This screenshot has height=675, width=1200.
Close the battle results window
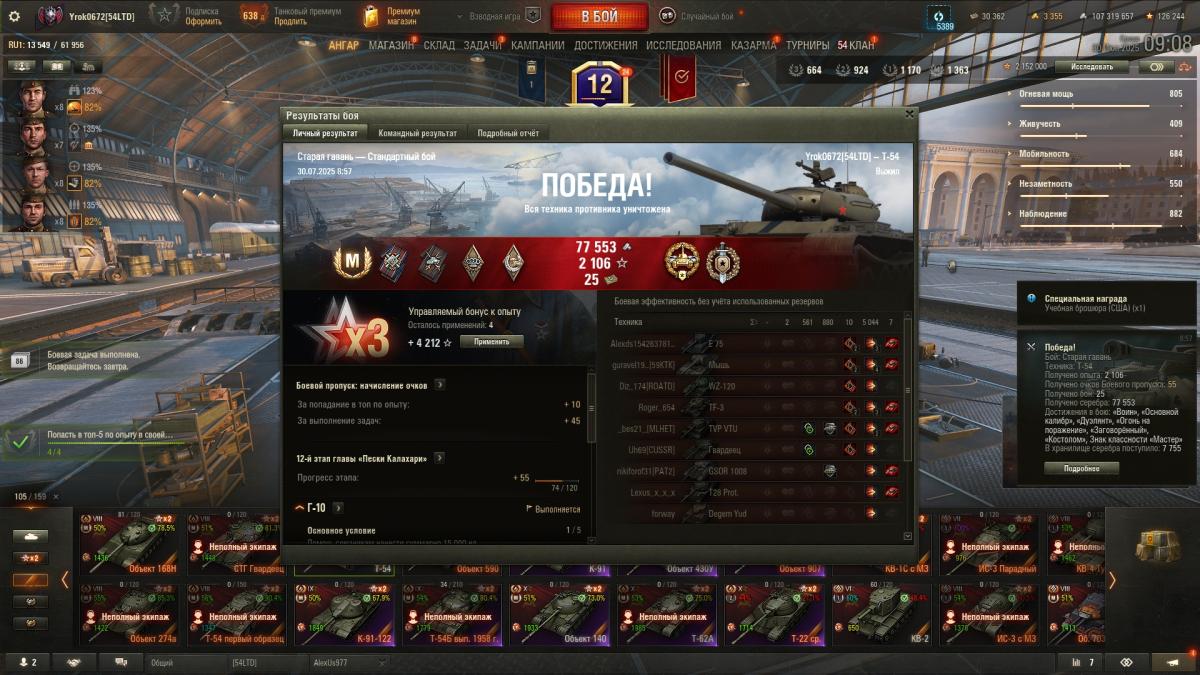(908, 115)
